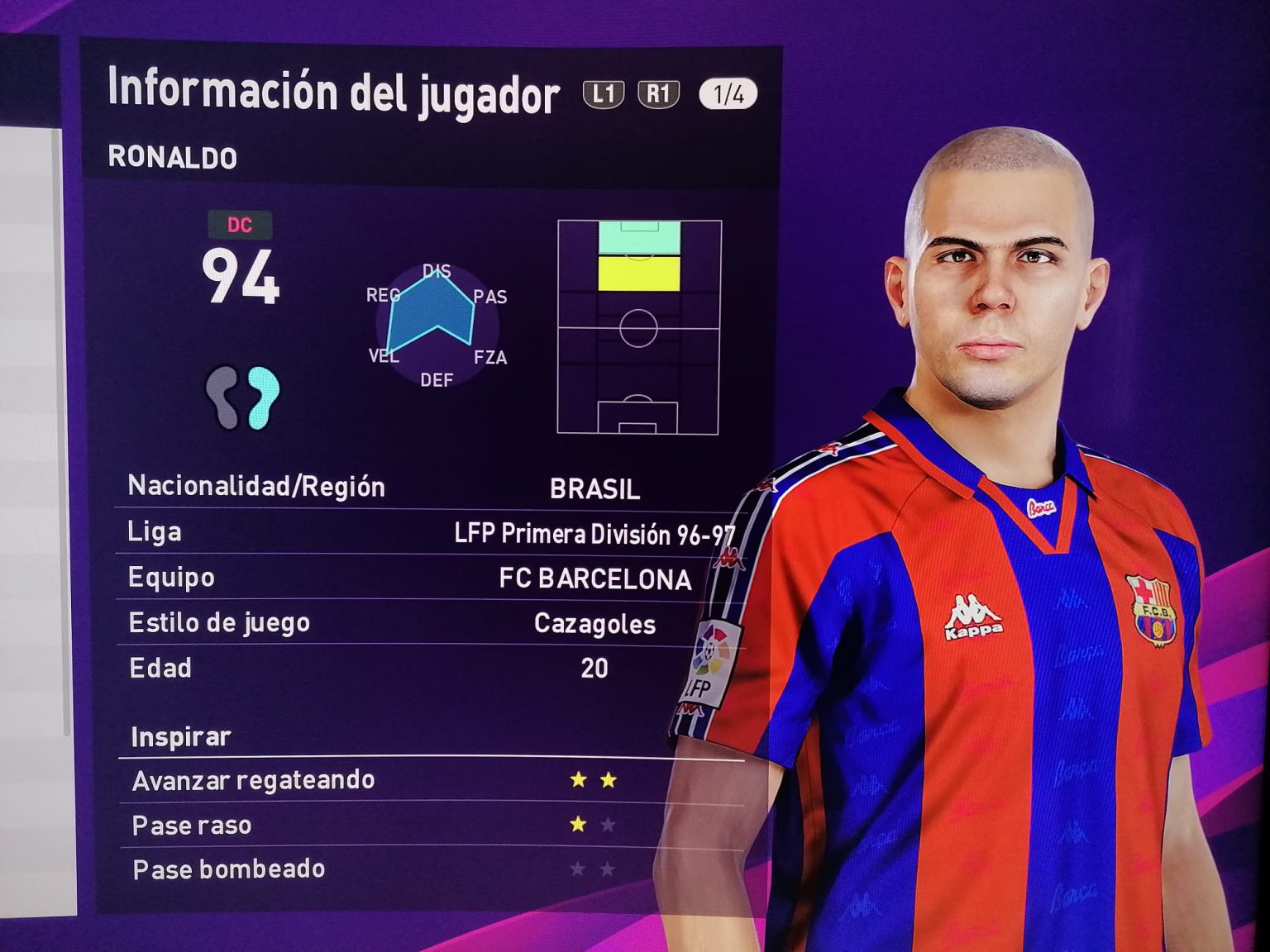
Task: Choose the Equipo FC Barcelona row
Action: (x=430, y=578)
